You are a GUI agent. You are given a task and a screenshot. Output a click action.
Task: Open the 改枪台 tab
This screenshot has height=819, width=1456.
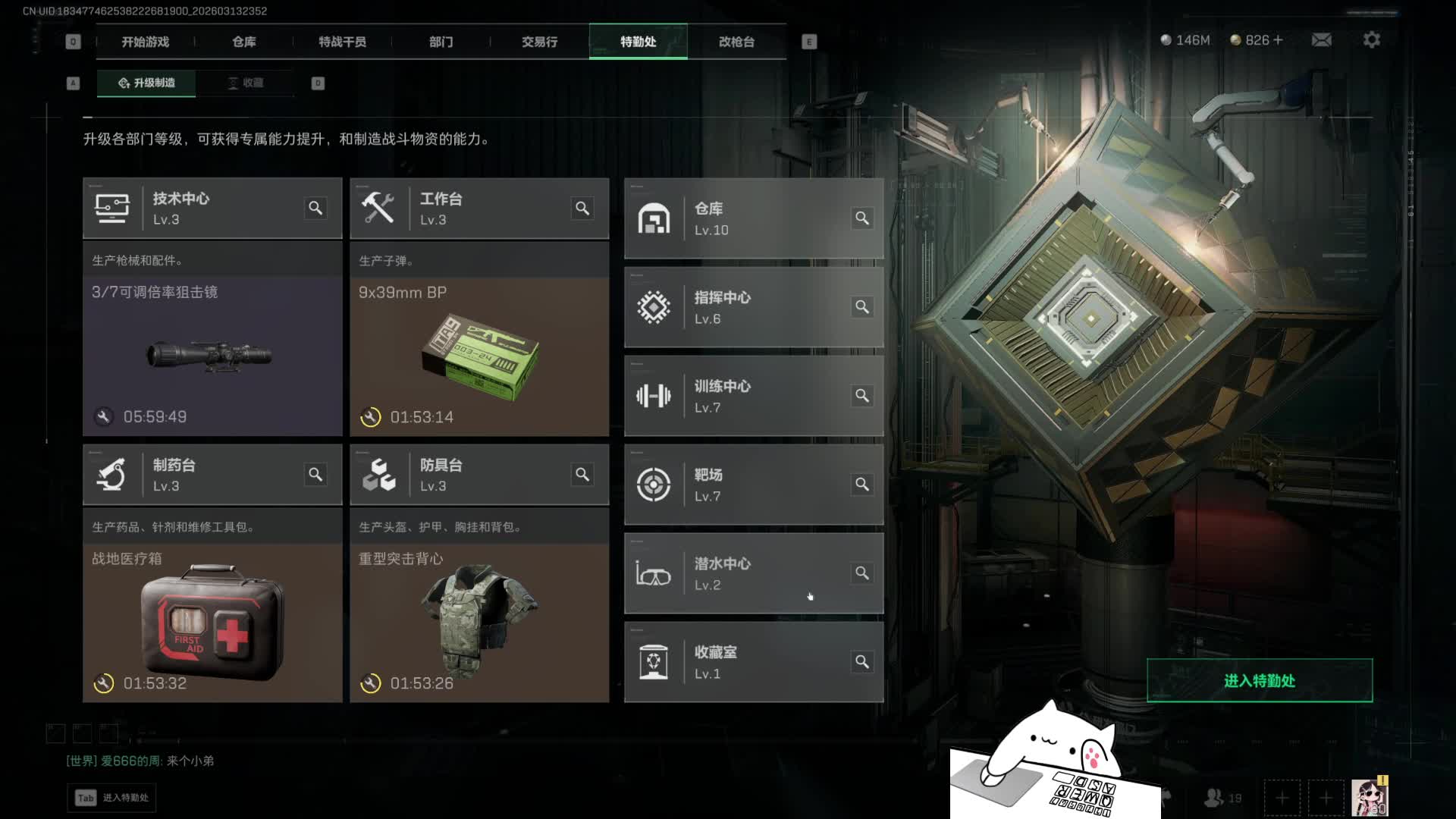tap(736, 42)
